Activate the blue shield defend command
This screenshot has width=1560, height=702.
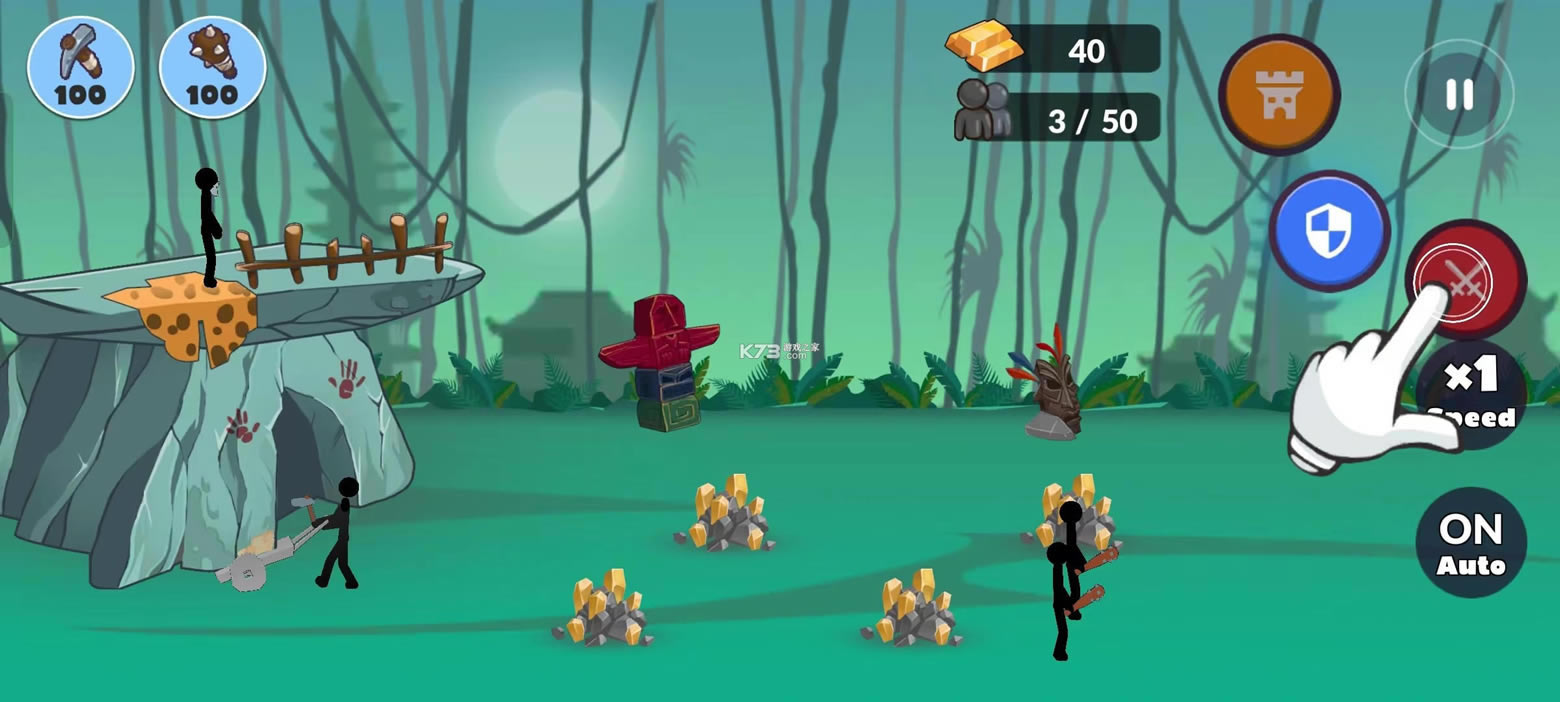click(1329, 231)
